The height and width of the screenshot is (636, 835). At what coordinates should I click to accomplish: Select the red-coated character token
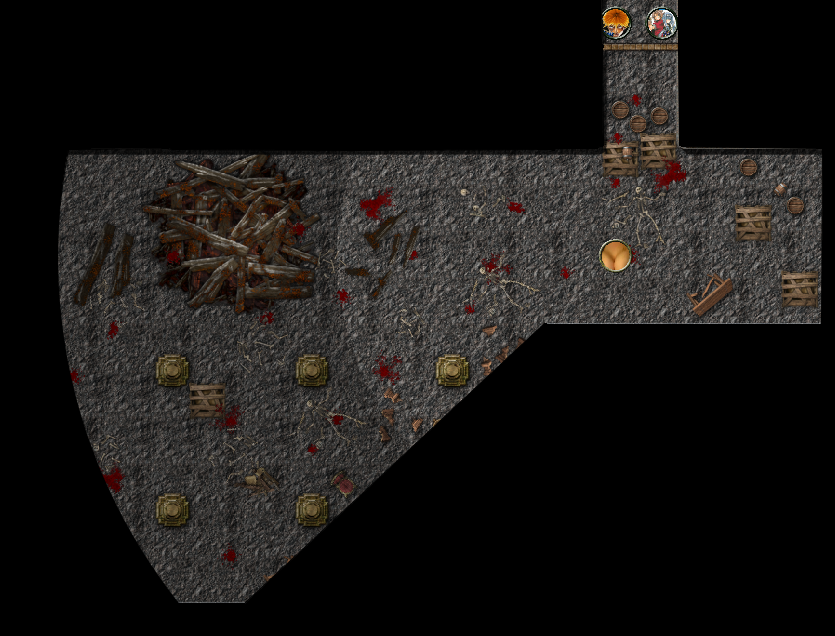coord(661,23)
